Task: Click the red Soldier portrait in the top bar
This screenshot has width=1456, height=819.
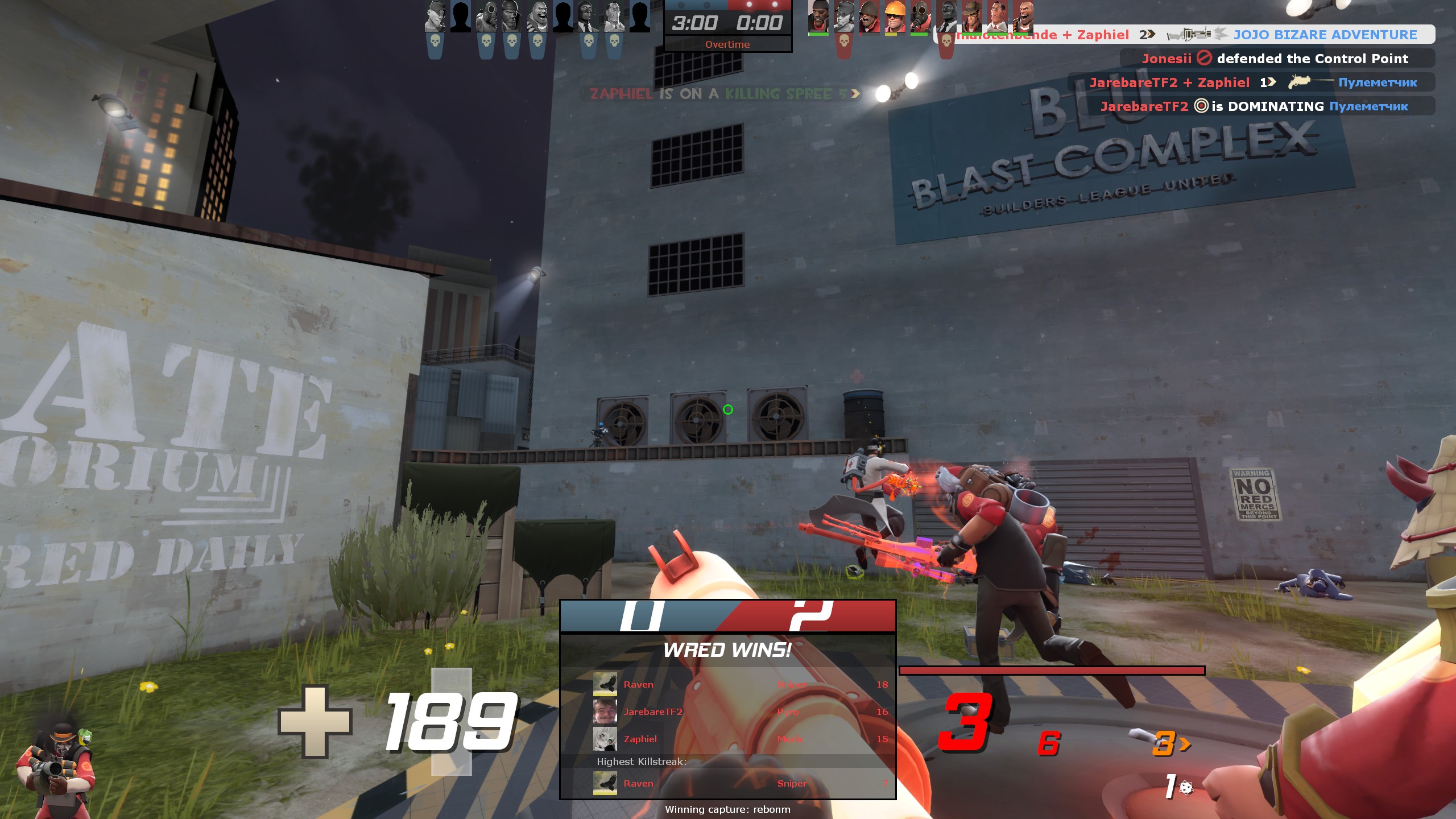Action: click(x=869, y=16)
